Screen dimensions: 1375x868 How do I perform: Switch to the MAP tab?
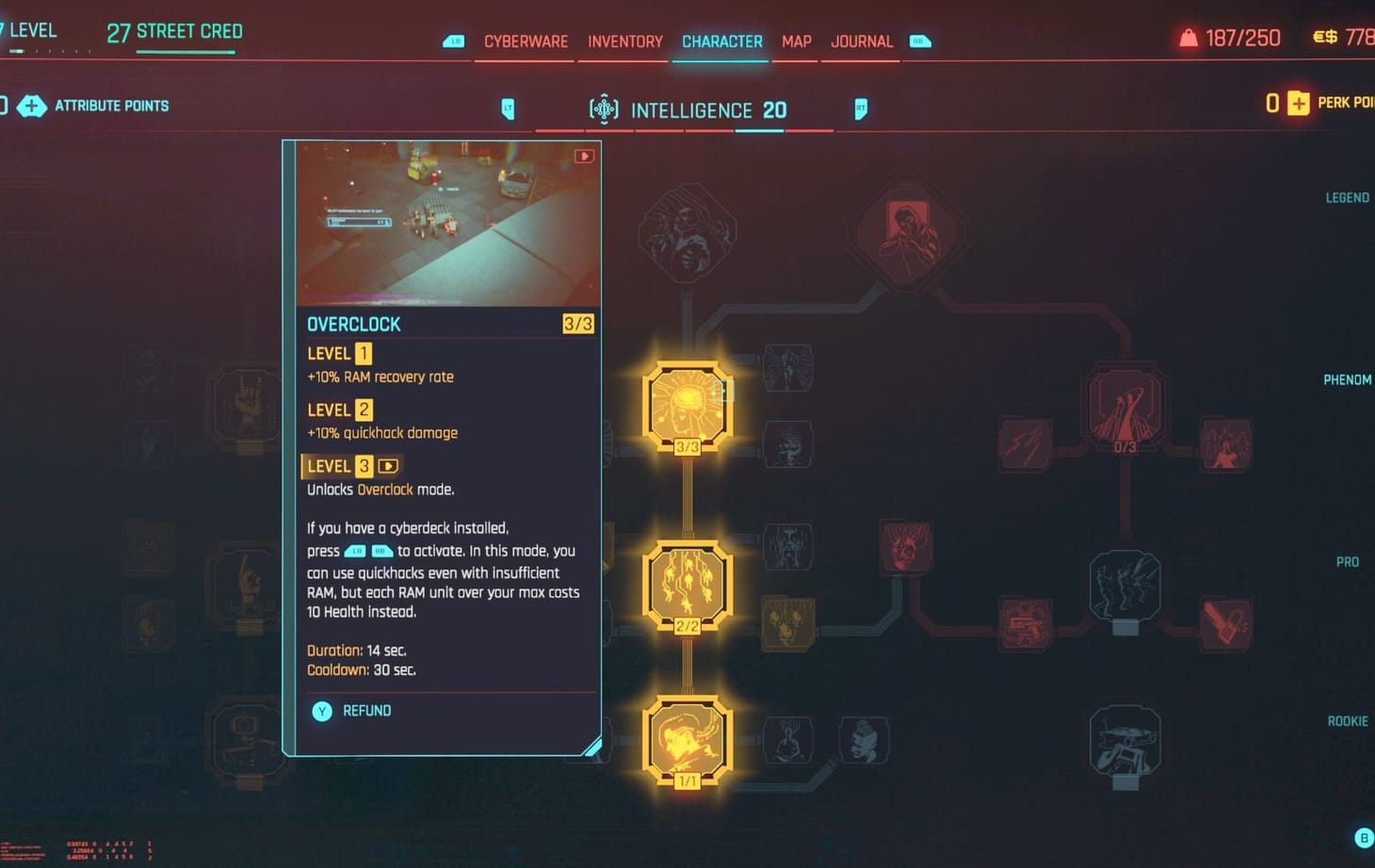(796, 41)
